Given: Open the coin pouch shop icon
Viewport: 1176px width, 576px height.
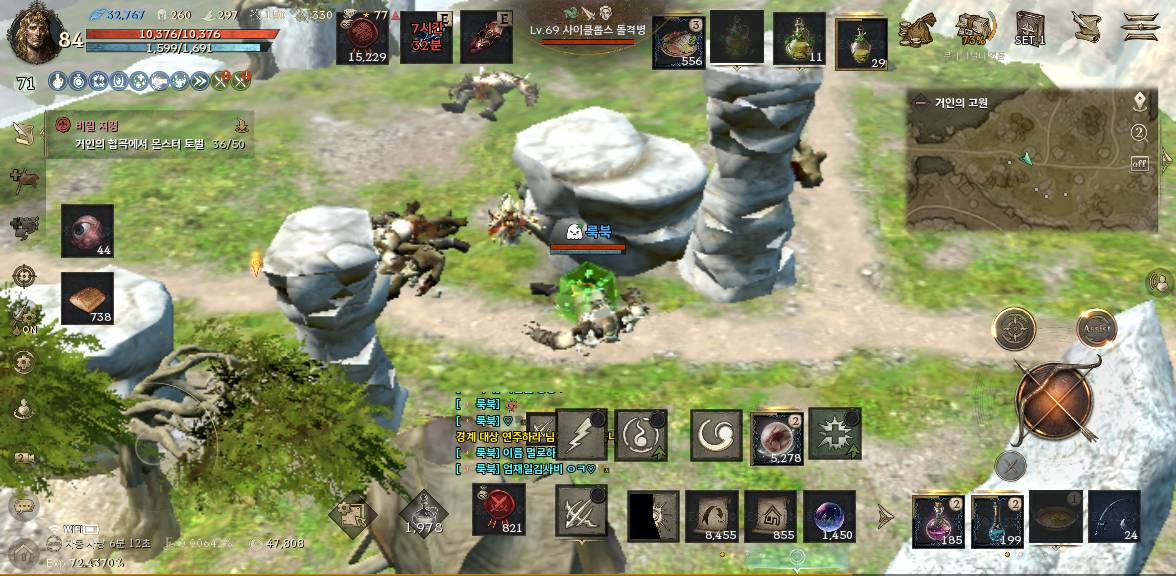Looking at the screenshot, I should (x=916, y=29).
